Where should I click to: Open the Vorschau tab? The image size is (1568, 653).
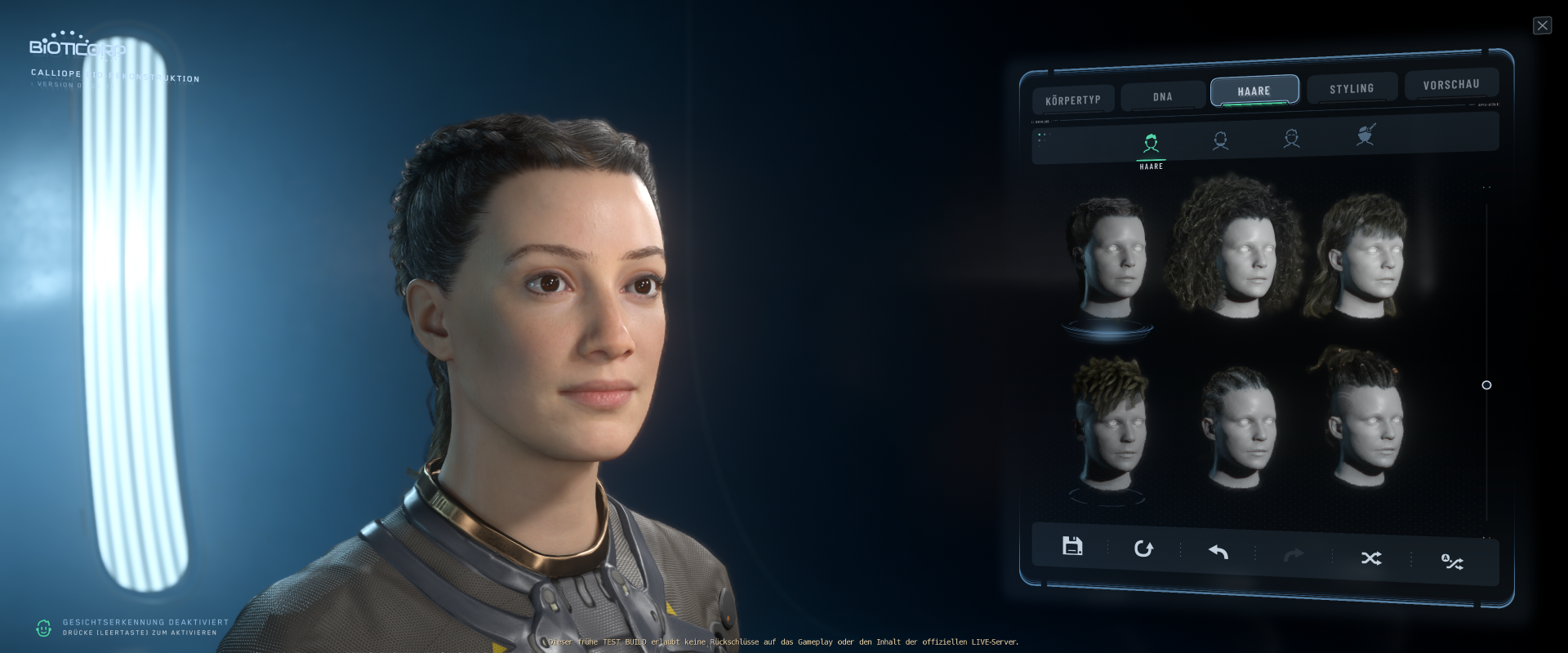point(1451,84)
